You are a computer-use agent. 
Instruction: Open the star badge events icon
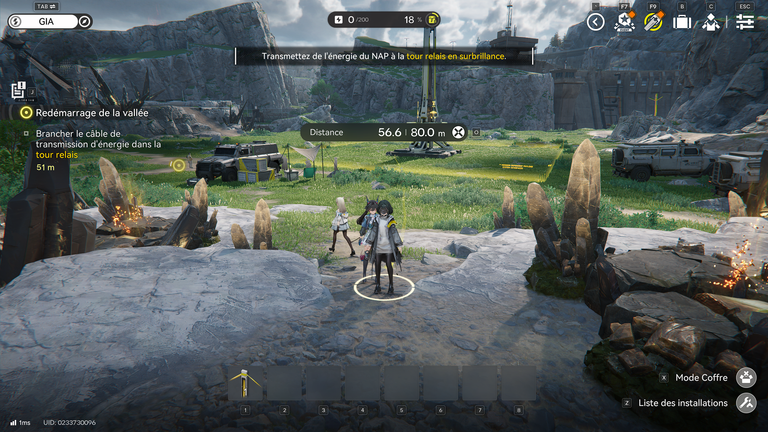(x=625, y=21)
